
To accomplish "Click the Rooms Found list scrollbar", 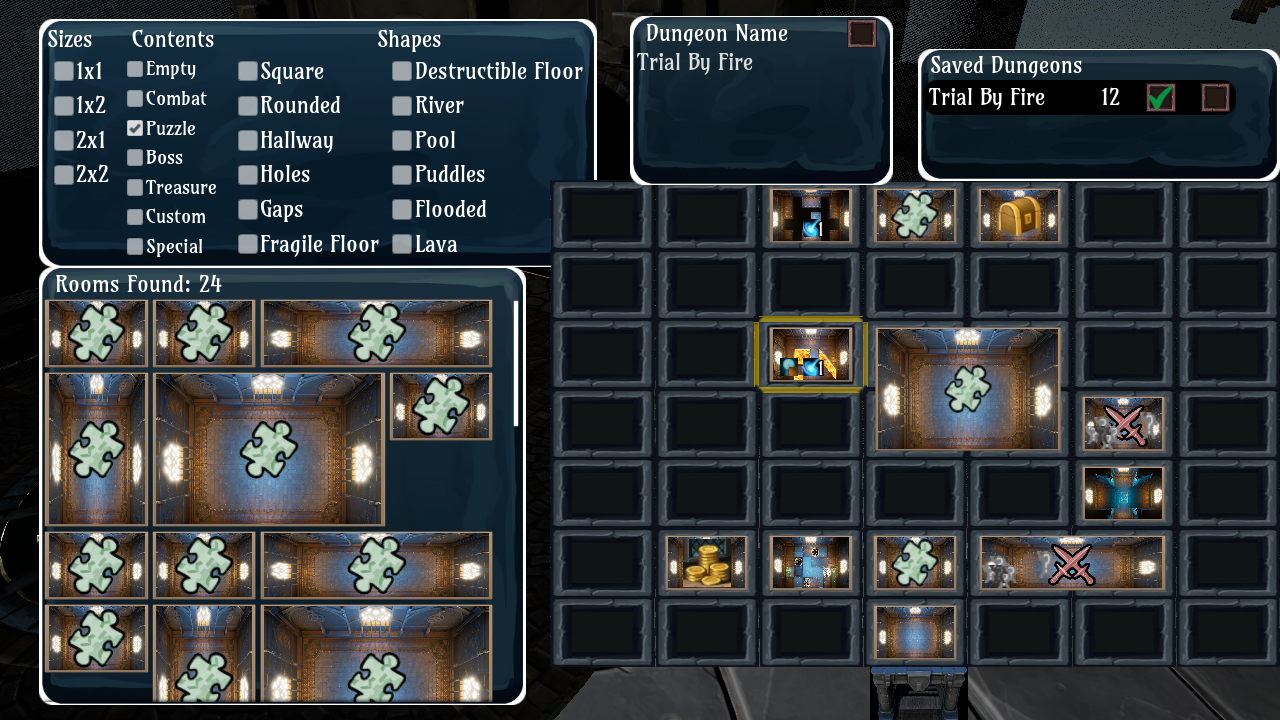I will (x=516, y=364).
